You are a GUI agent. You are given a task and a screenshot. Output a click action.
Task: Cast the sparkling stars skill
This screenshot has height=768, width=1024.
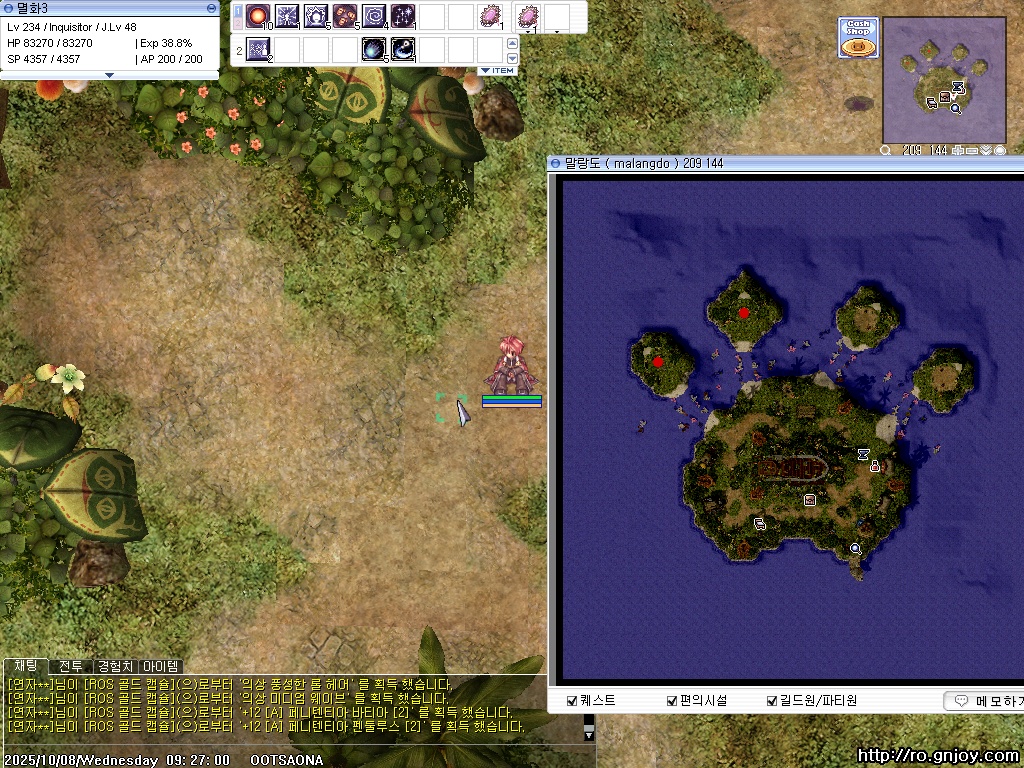pyautogui.click(x=403, y=16)
